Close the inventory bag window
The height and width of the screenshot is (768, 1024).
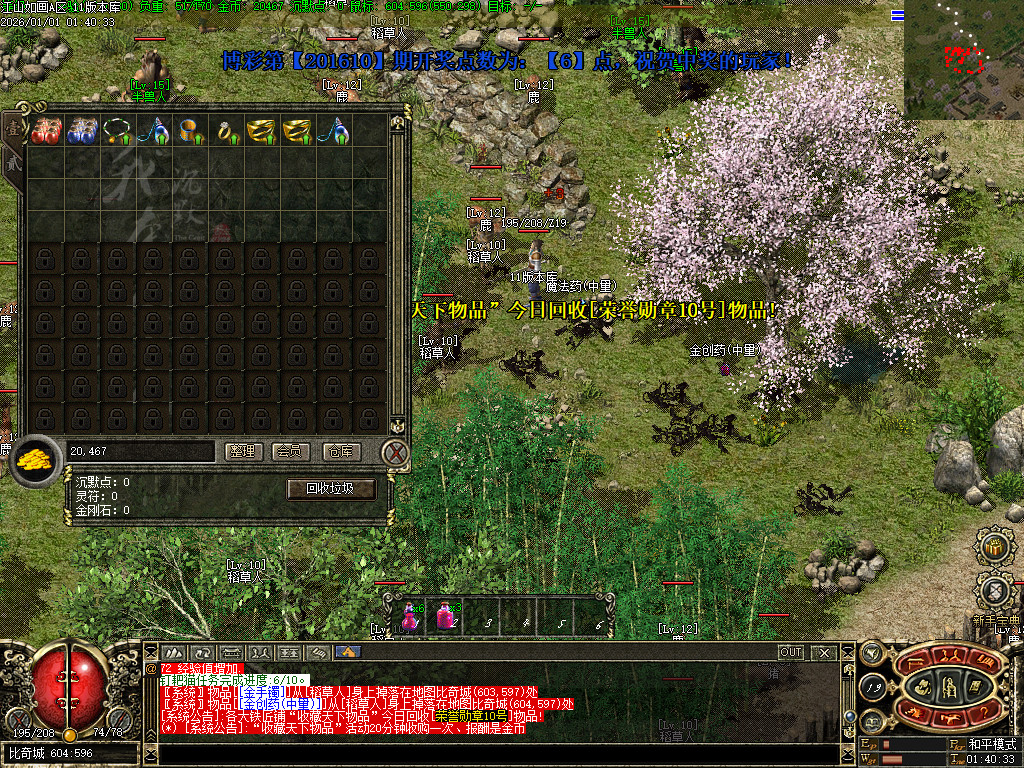(396, 453)
